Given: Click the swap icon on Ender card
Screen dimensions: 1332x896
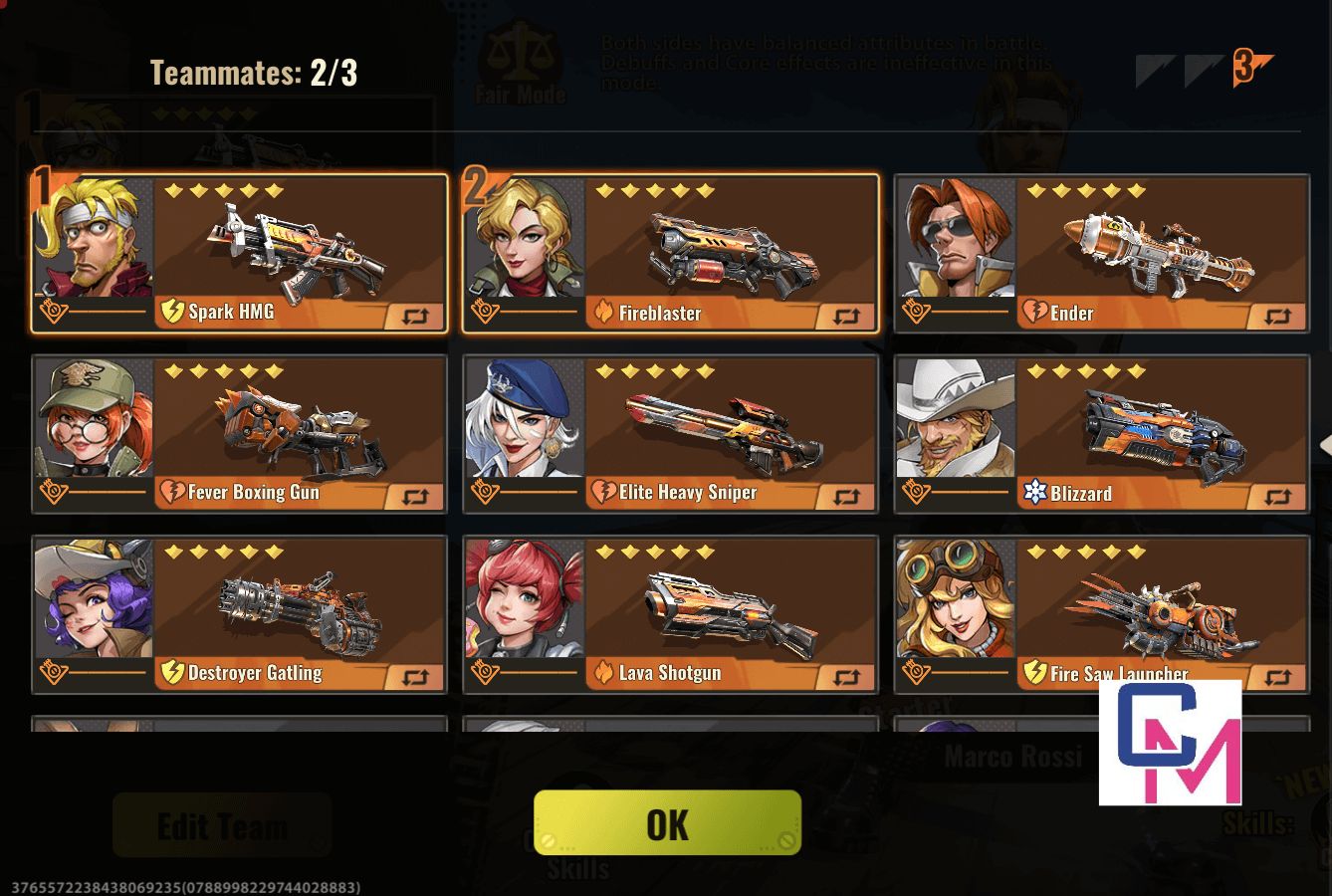Looking at the screenshot, I should 1277,317.
